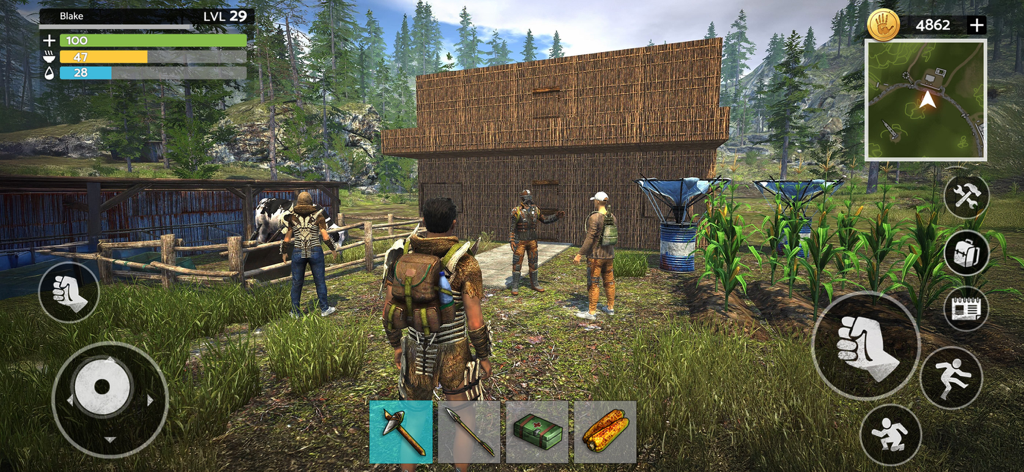Select the roasted corn hotbar slot
Image resolution: width=1024 pixels, height=472 pixels.
coord(605,432)
